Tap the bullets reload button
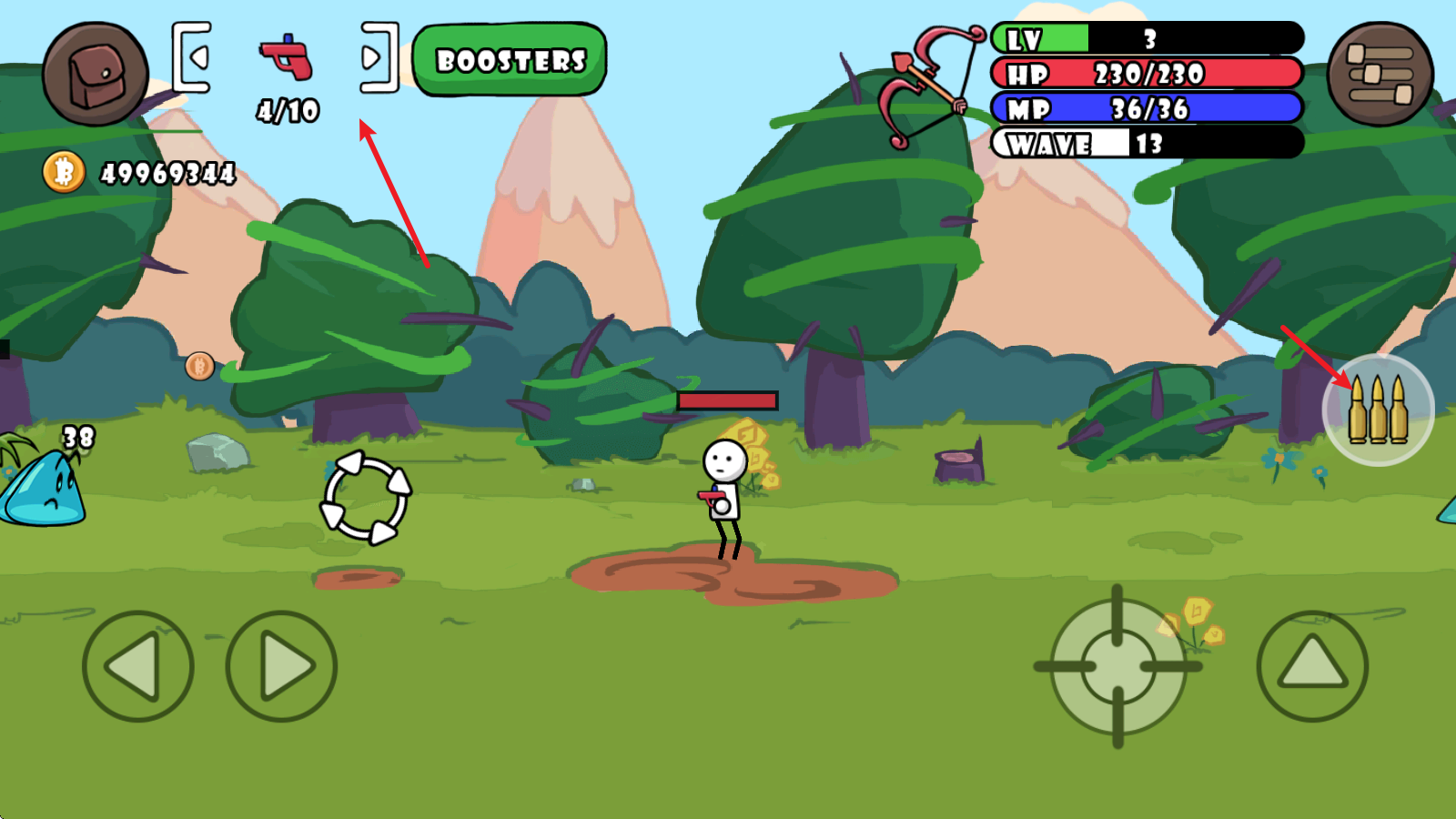Image resolution: width=1456 pixels, height=819 pixels. pos(1378,410)
